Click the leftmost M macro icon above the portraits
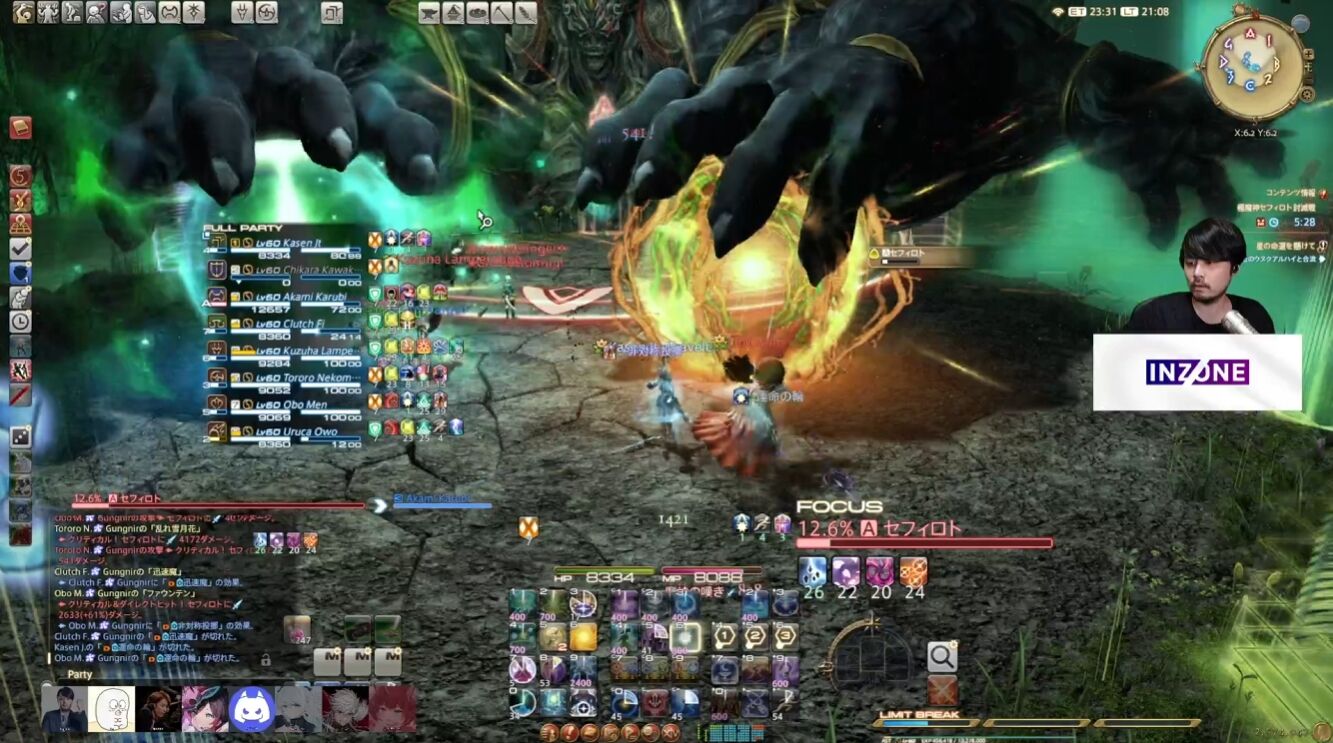Image resolution: width=1333 pixels, height=743 pixels. click(x=327, y=661)
